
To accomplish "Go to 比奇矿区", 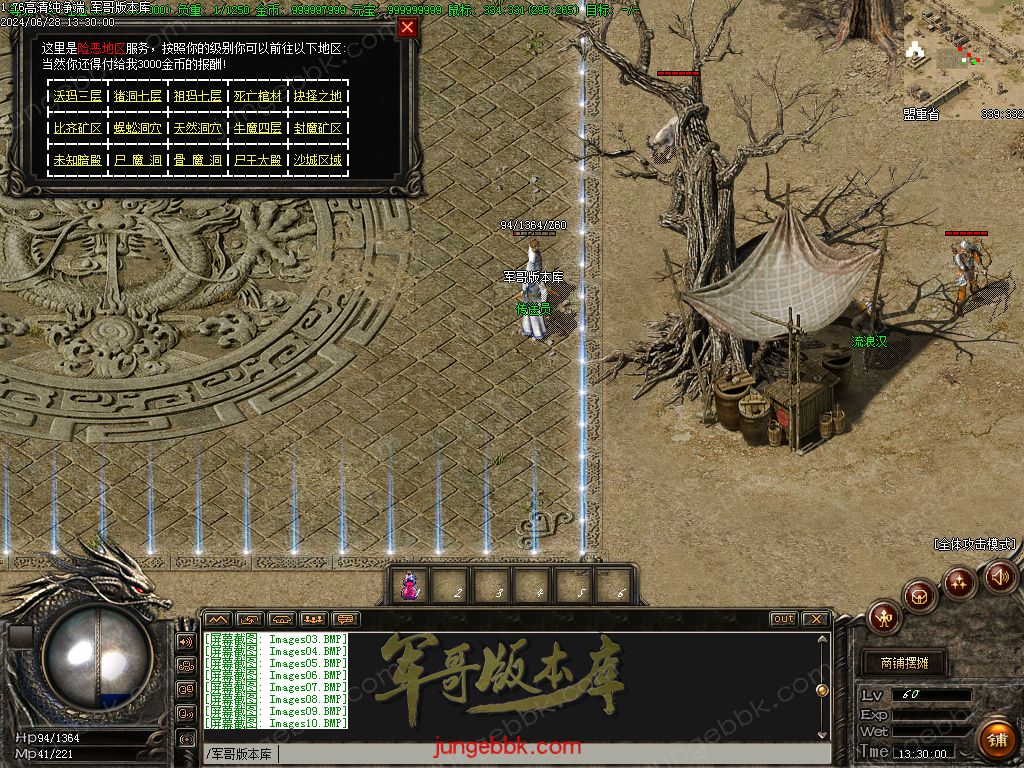I will [x=77, y=128].
